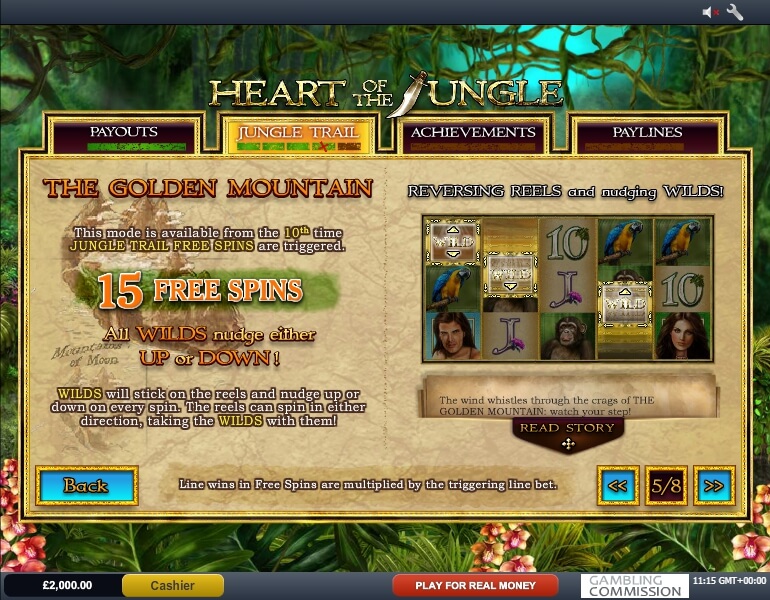This screenshot has height=600, width=770.
Task: Advance to the next info page
Action: pyautogui.click(x=714, y=486)
